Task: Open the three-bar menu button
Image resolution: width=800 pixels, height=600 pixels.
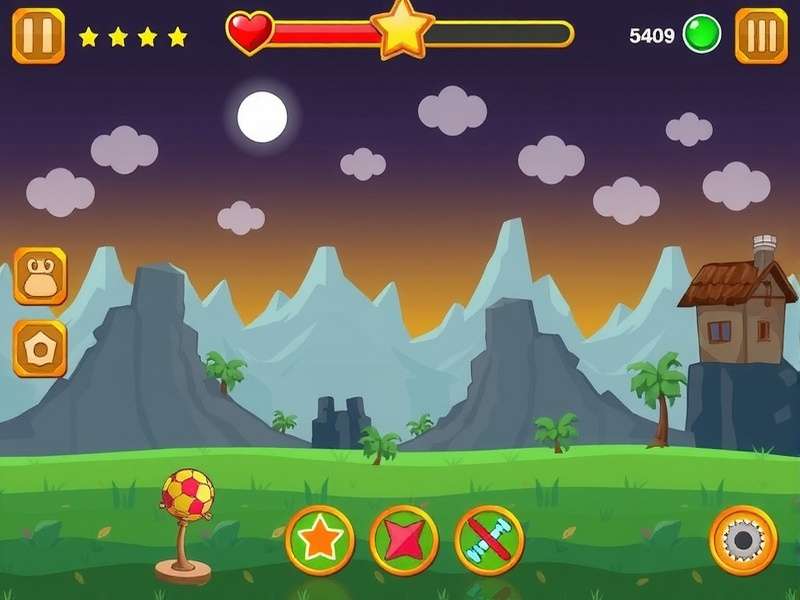Action: click(x=761, y=36)
